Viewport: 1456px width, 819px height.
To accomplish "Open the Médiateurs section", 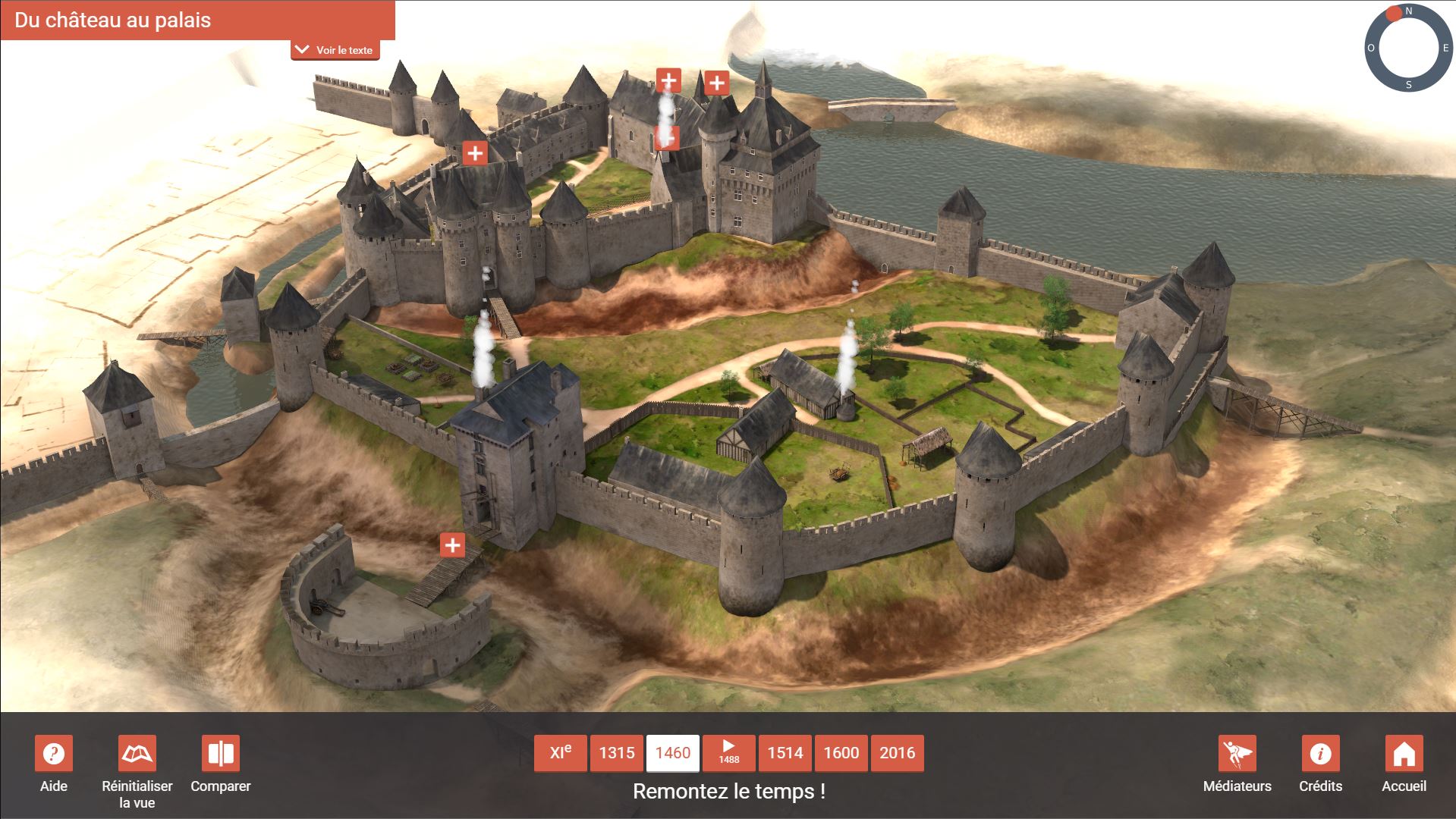I will [x=1237, y=754].
